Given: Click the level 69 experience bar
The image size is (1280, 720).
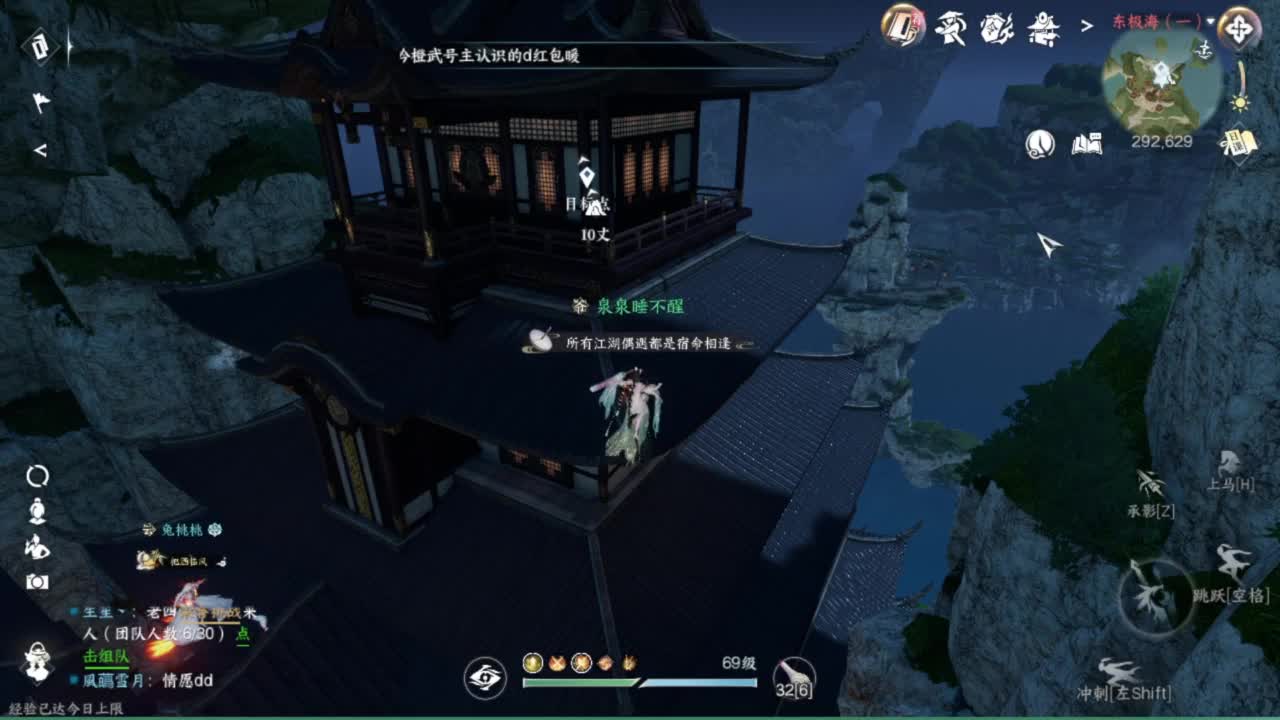Looking at the screenshot, I should coord(640,682).
